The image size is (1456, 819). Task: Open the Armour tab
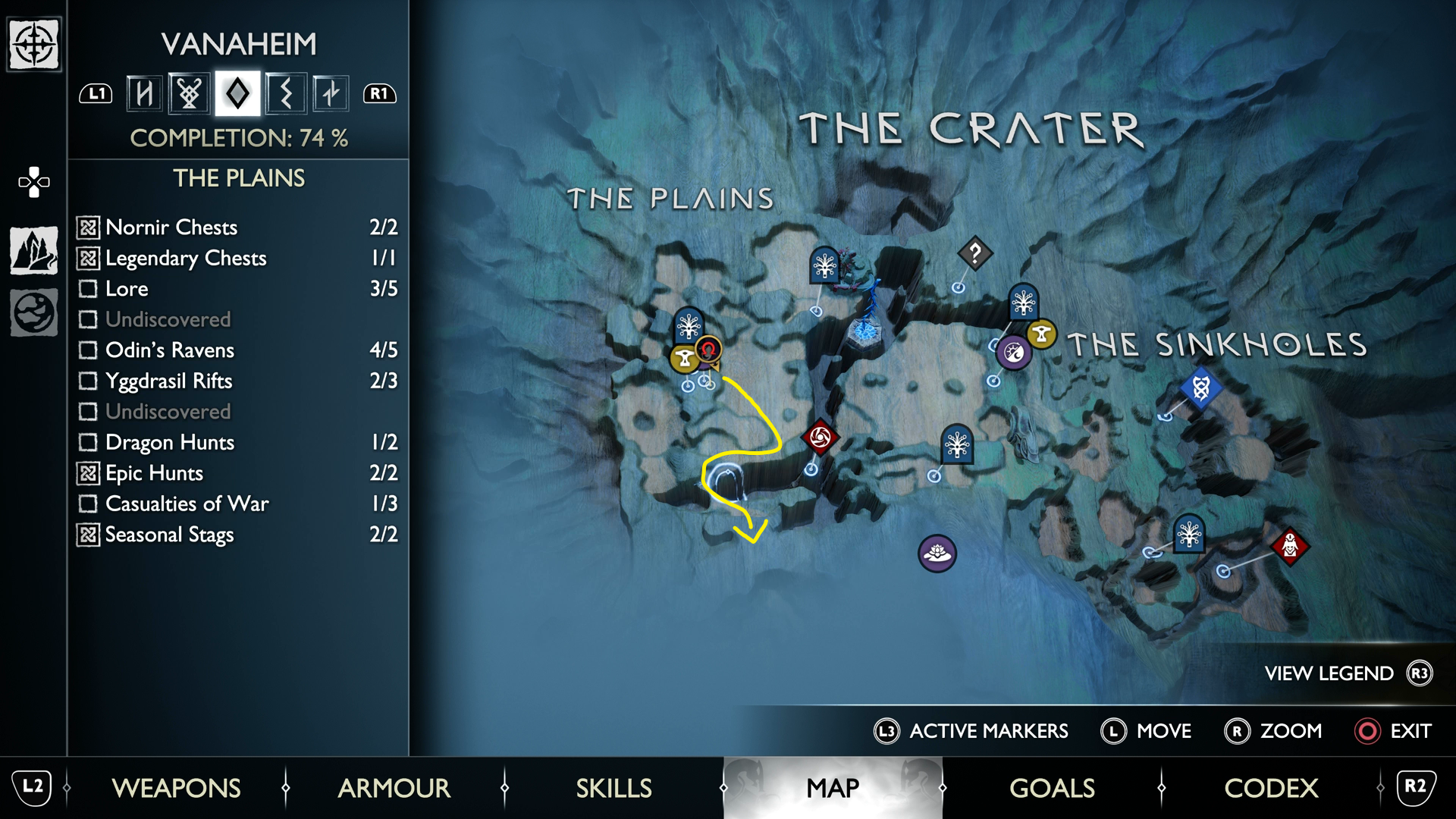pyautogui.click(x=394, y=788)
